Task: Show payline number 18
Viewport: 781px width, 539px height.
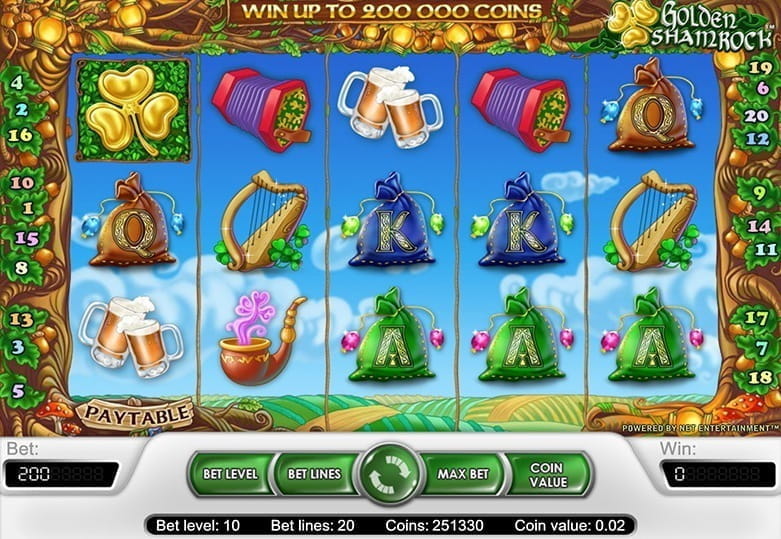Action: pos(760,377)
